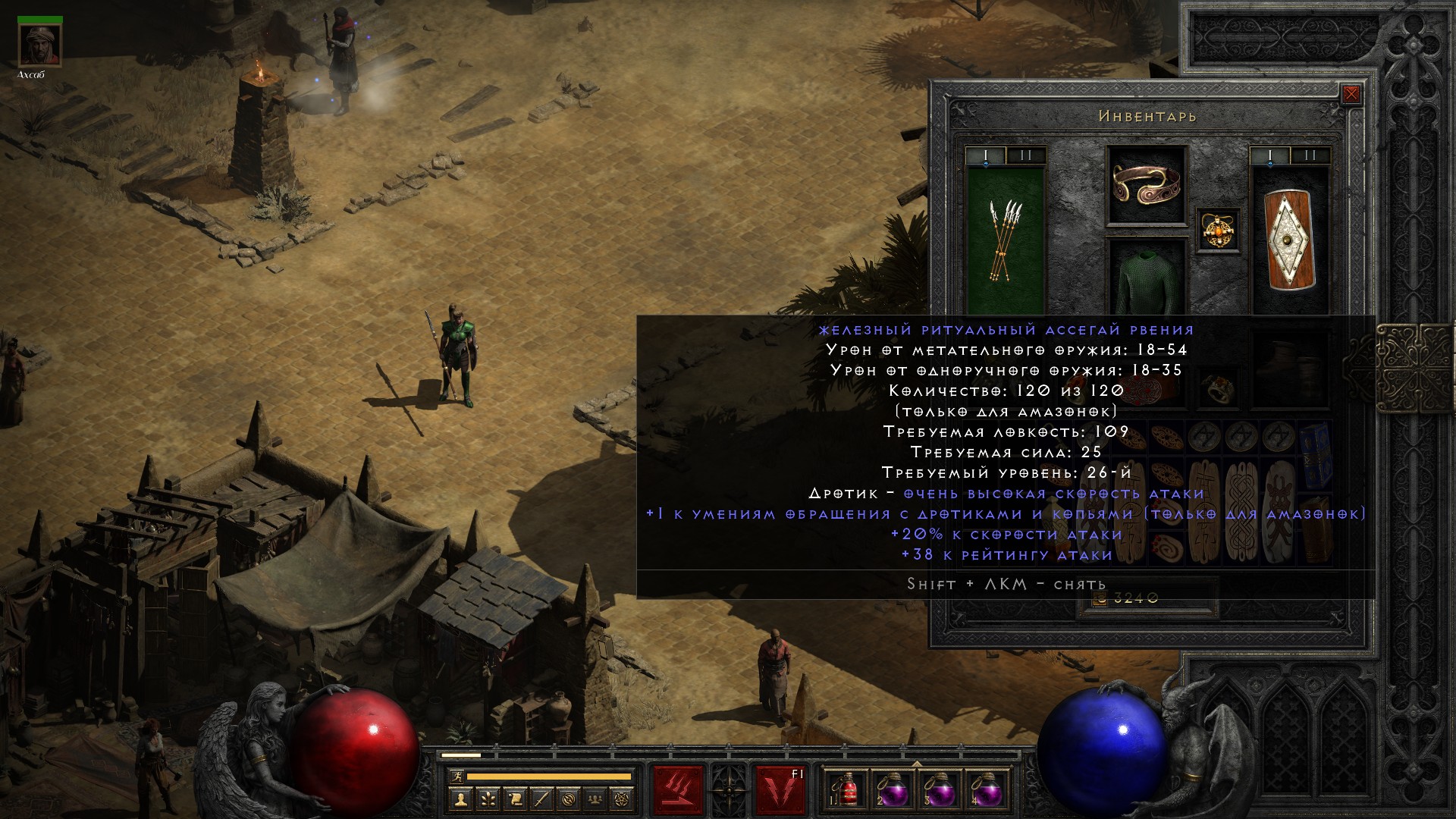Click the sword icon in the mini menu
The image size is (1456, 819).
[541, 799]
